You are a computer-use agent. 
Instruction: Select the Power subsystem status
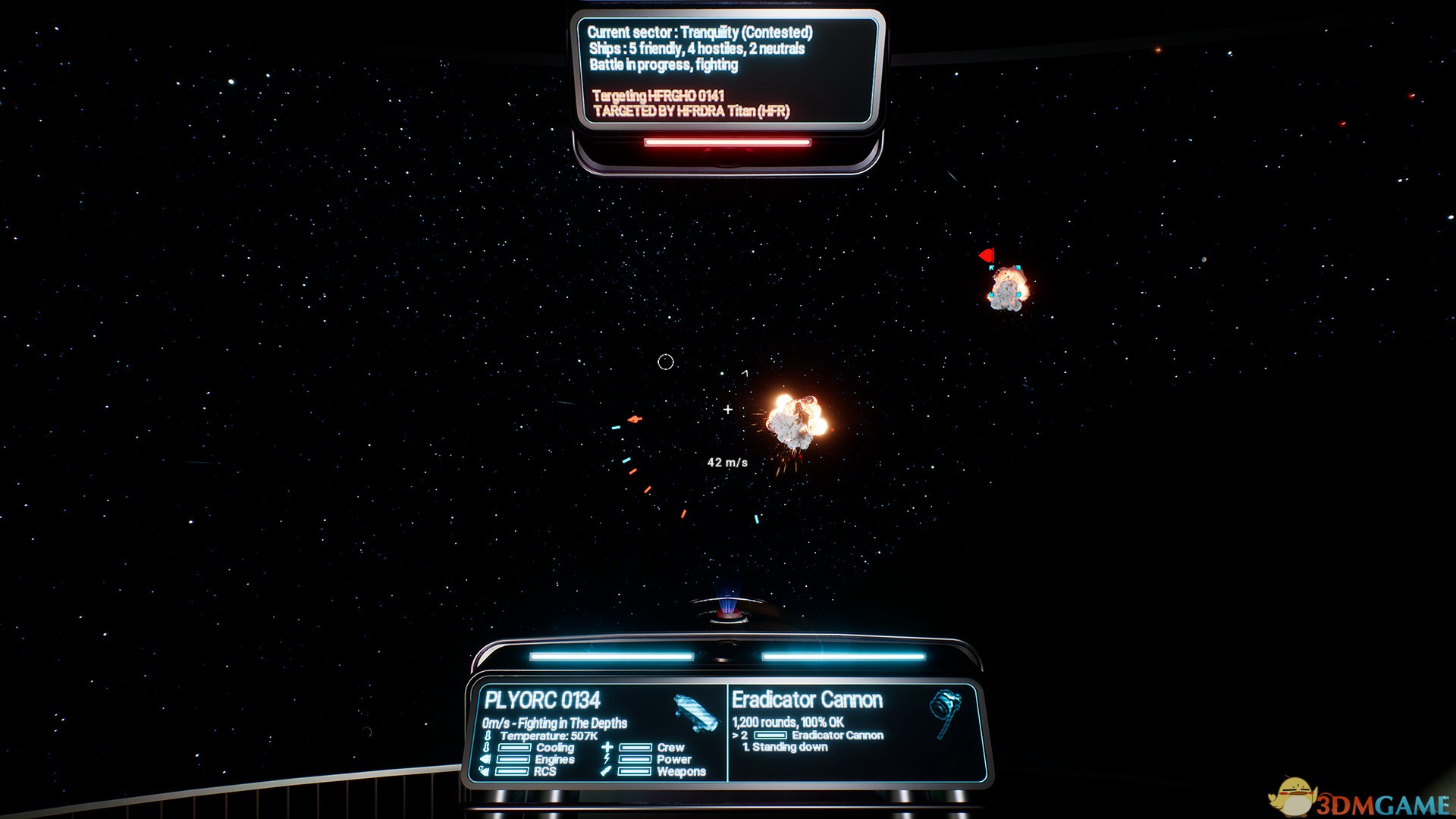pyautogui.click(x=673, y=759)
